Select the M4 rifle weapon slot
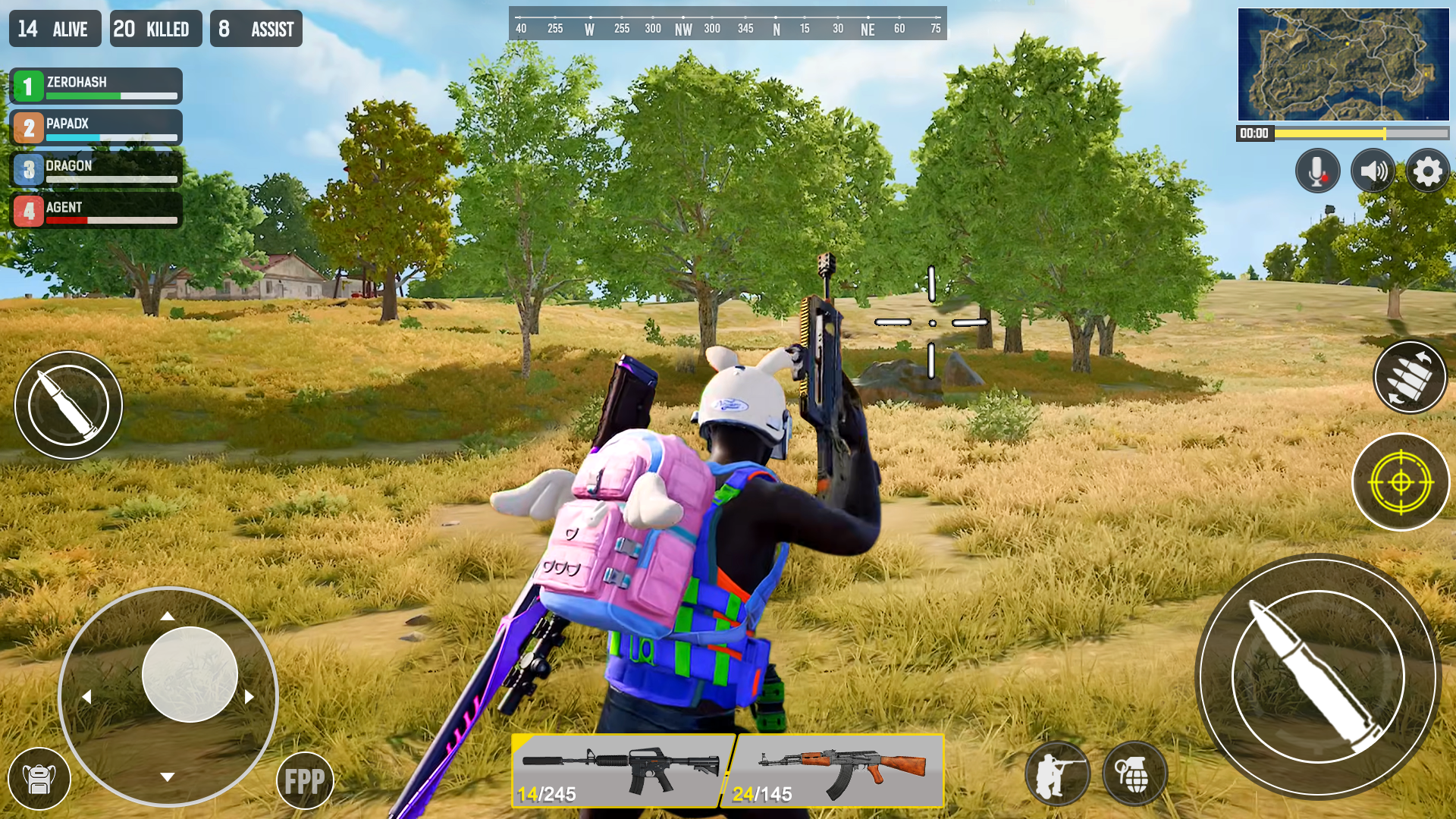Viewport: 1456px width, 819px height. [622, 770]
